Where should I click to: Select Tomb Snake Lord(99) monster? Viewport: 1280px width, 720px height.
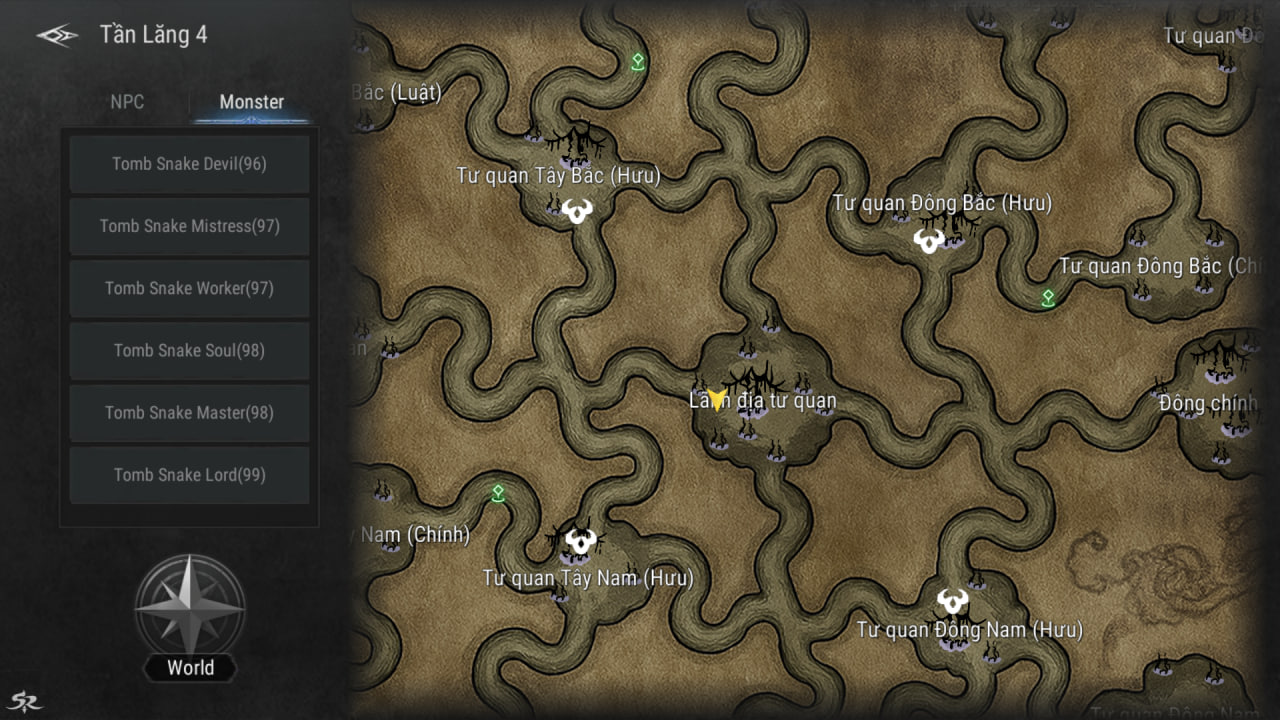[189, 475]
